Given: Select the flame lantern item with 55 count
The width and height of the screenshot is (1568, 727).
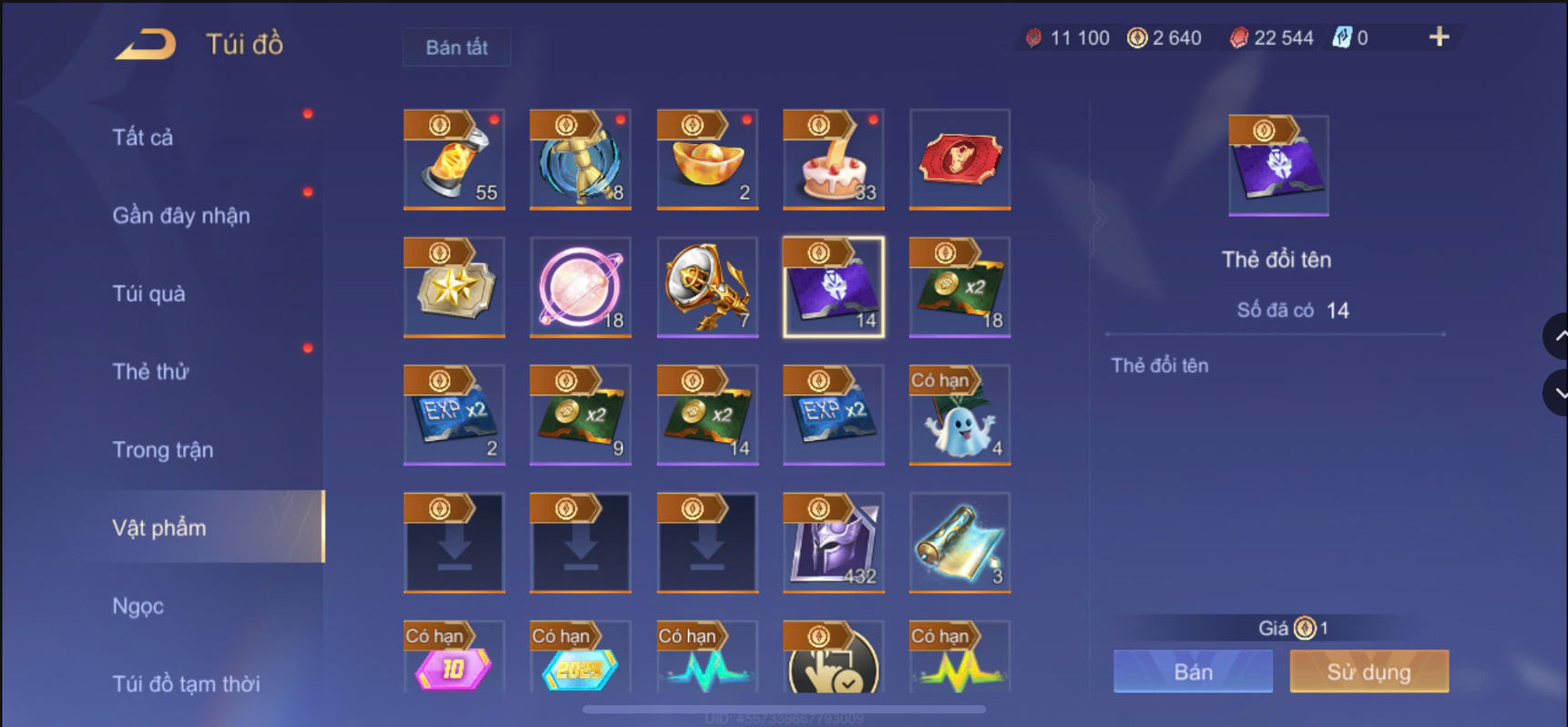Looking at the screenshot, I should tap(454, 160).
